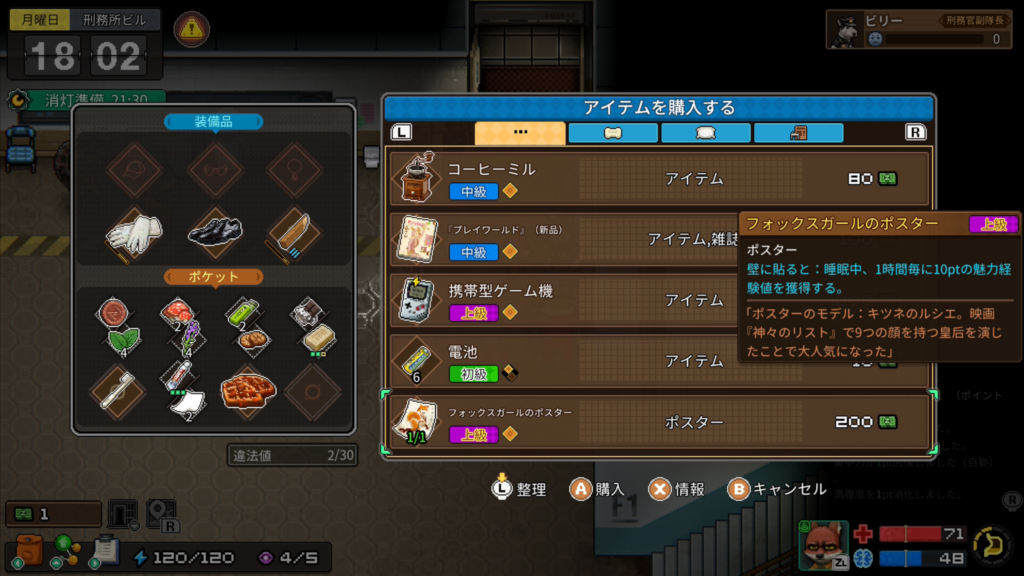The width and height of the screenshot is (1024, 576).
Task: Select the equipped black shoes slot
Action: click(x=215, y=233)
